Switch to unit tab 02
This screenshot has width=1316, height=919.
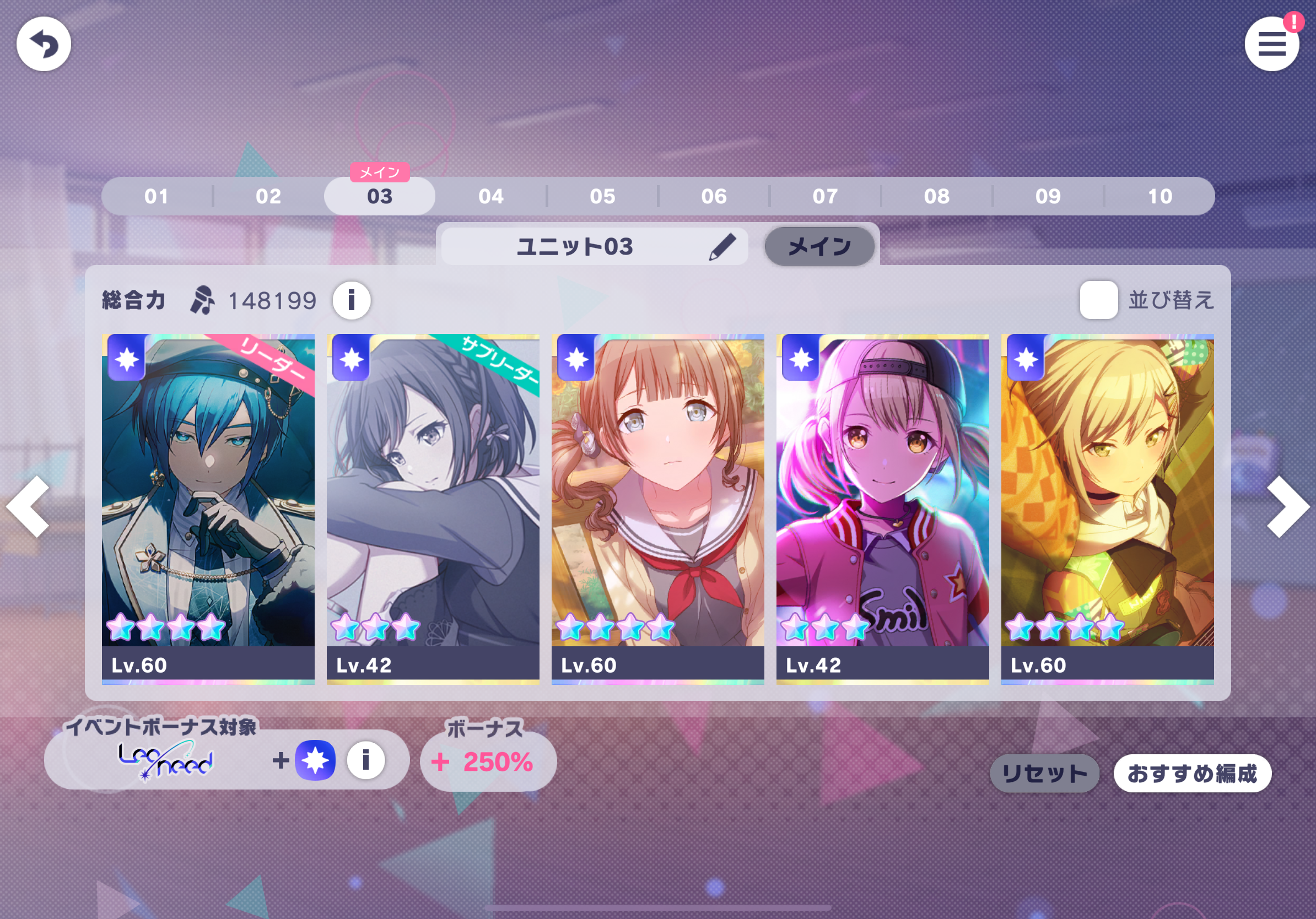pos(268,197)
